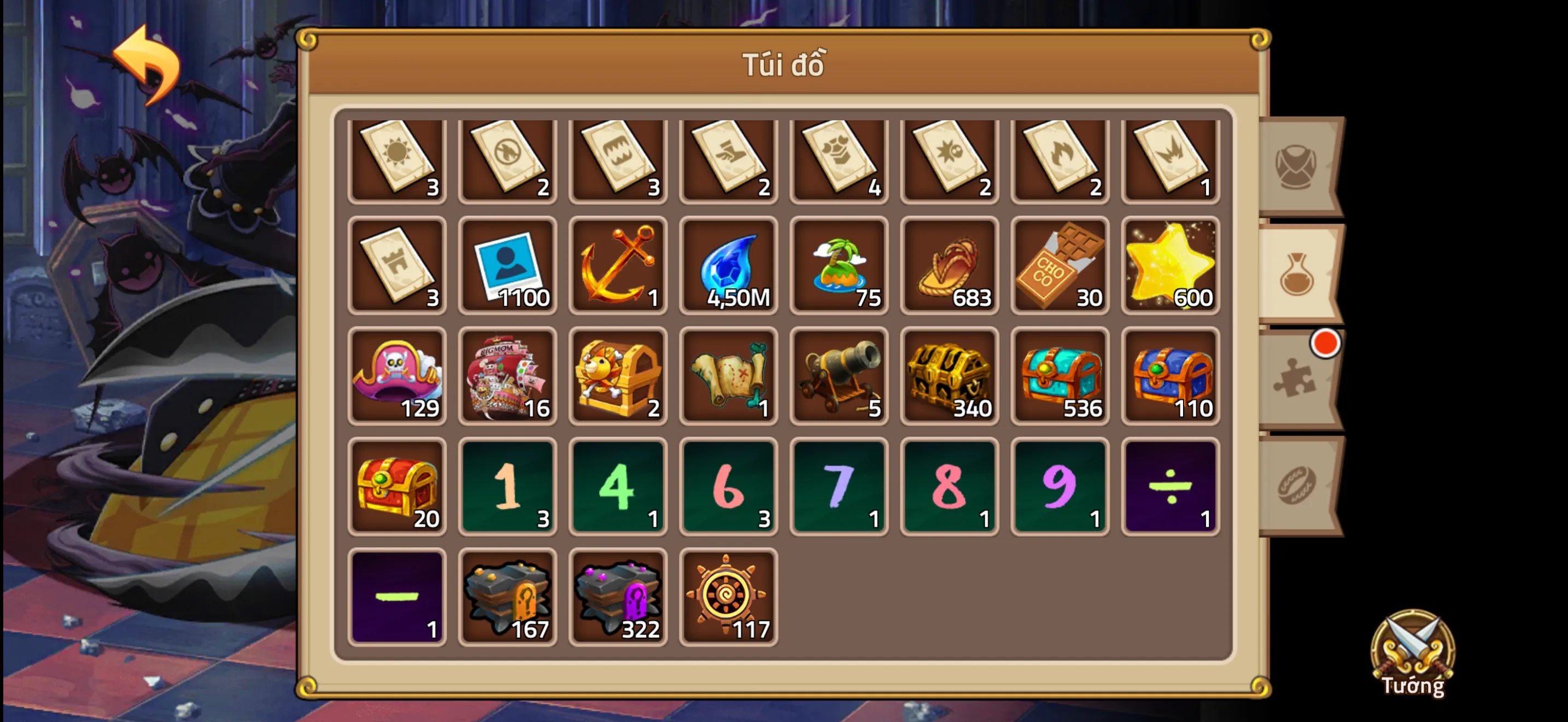Open the puzzle piece tab with red notification
1568x722 pixels.
1295,377
